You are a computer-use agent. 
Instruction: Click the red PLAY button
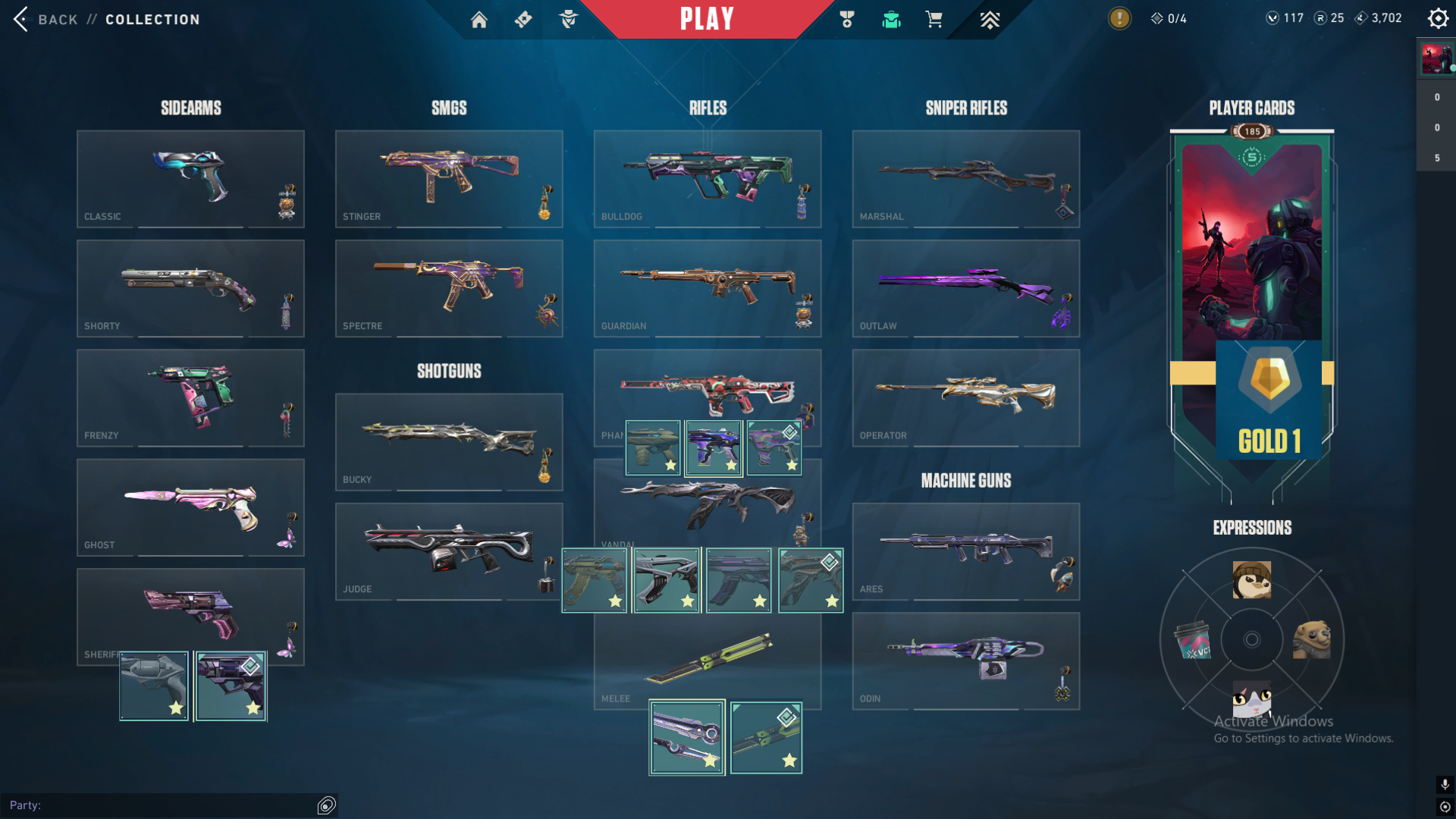[x=707, y=19]
